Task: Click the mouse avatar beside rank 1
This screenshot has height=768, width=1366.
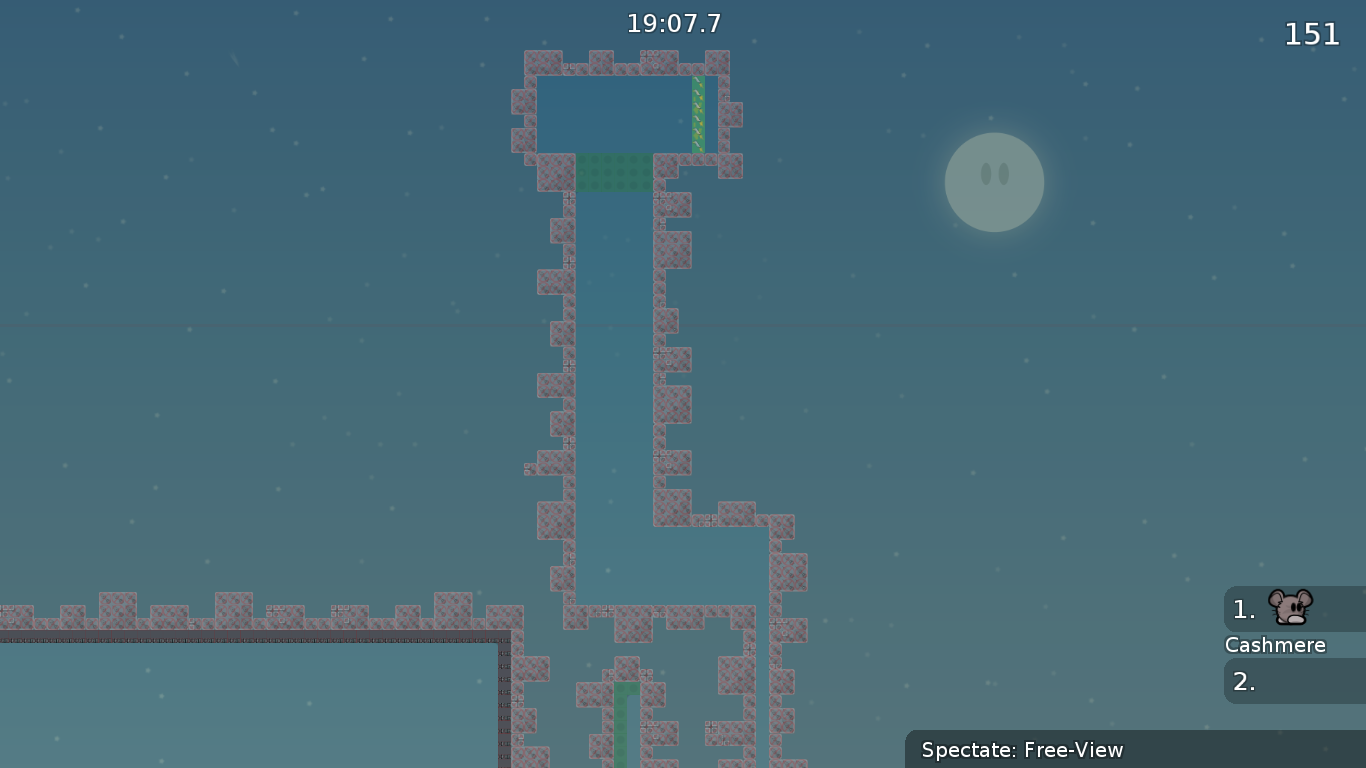Action: 1289,606
